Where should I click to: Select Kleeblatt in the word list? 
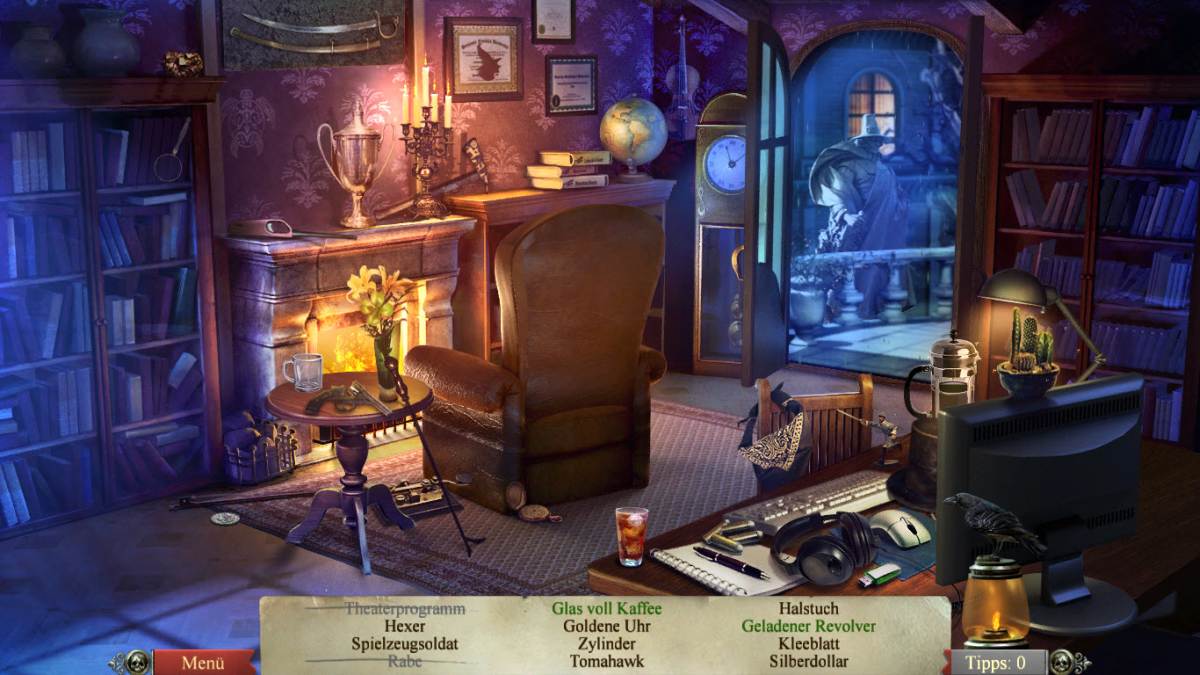[808, 644]
